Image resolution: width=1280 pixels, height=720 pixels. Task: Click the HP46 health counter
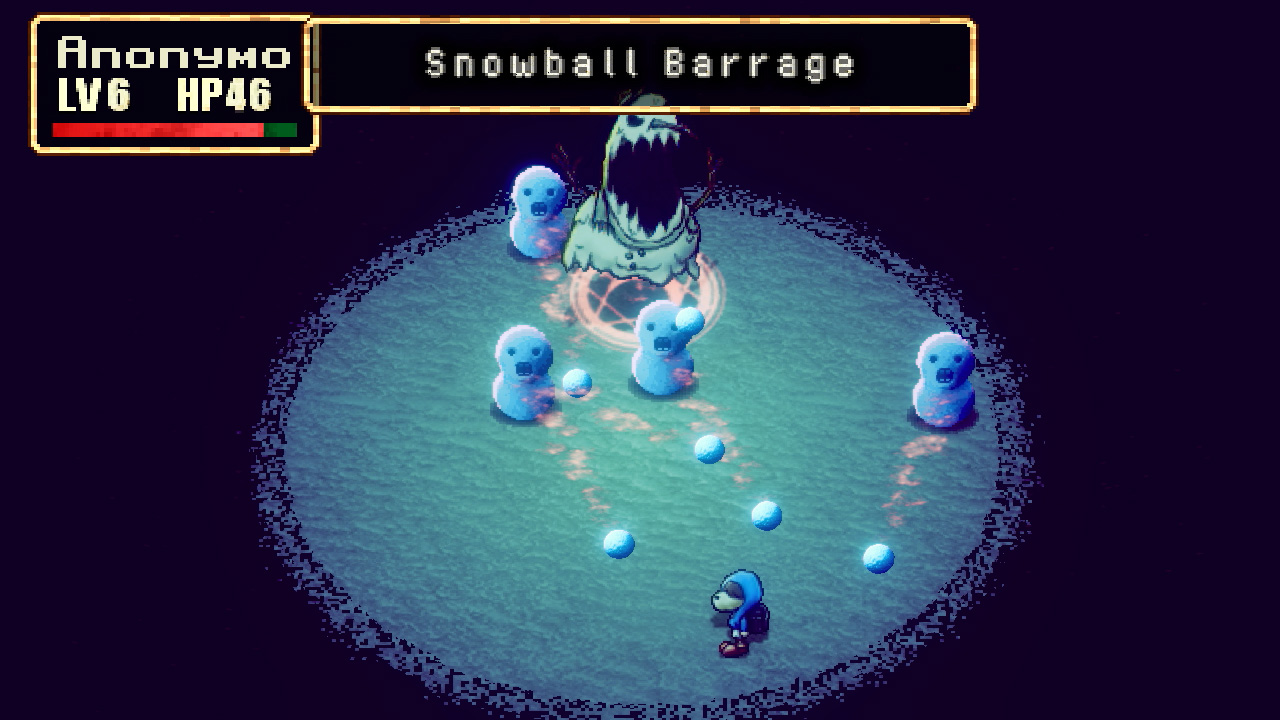227,96
